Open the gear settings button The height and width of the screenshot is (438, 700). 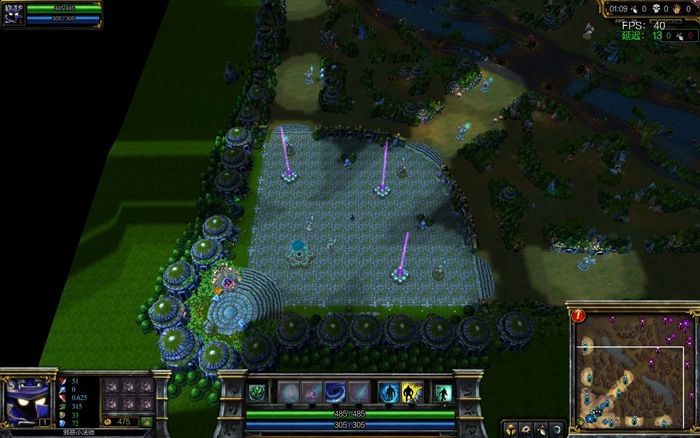(526, 428)
